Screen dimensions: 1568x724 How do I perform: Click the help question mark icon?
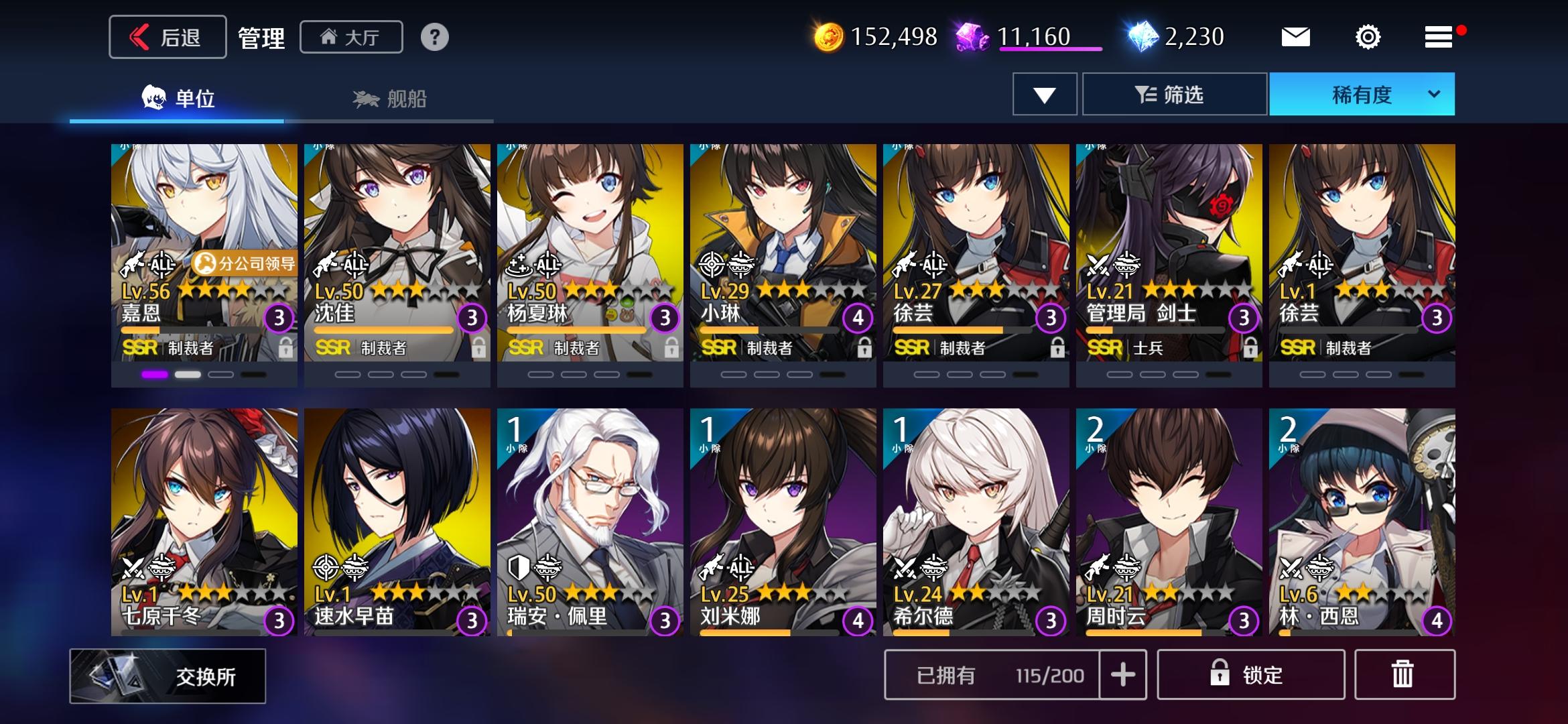point(436,37)
